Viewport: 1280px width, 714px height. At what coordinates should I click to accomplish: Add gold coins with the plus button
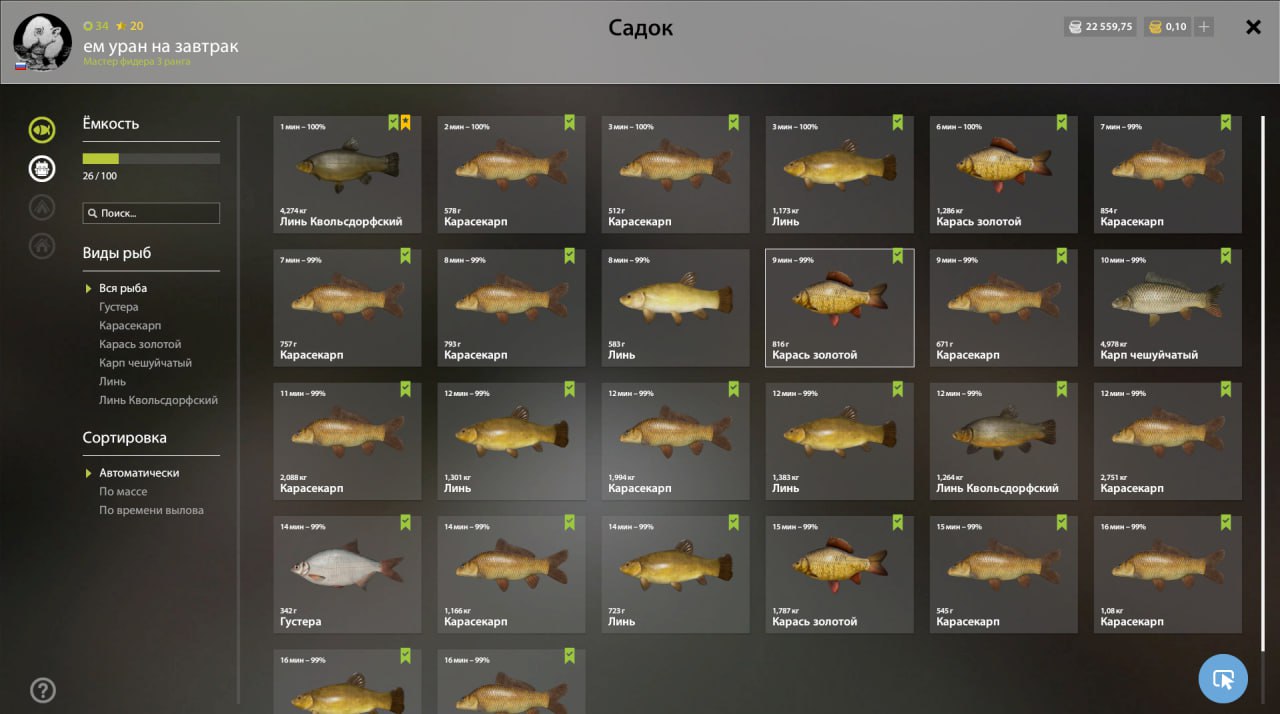(1204, 27)
